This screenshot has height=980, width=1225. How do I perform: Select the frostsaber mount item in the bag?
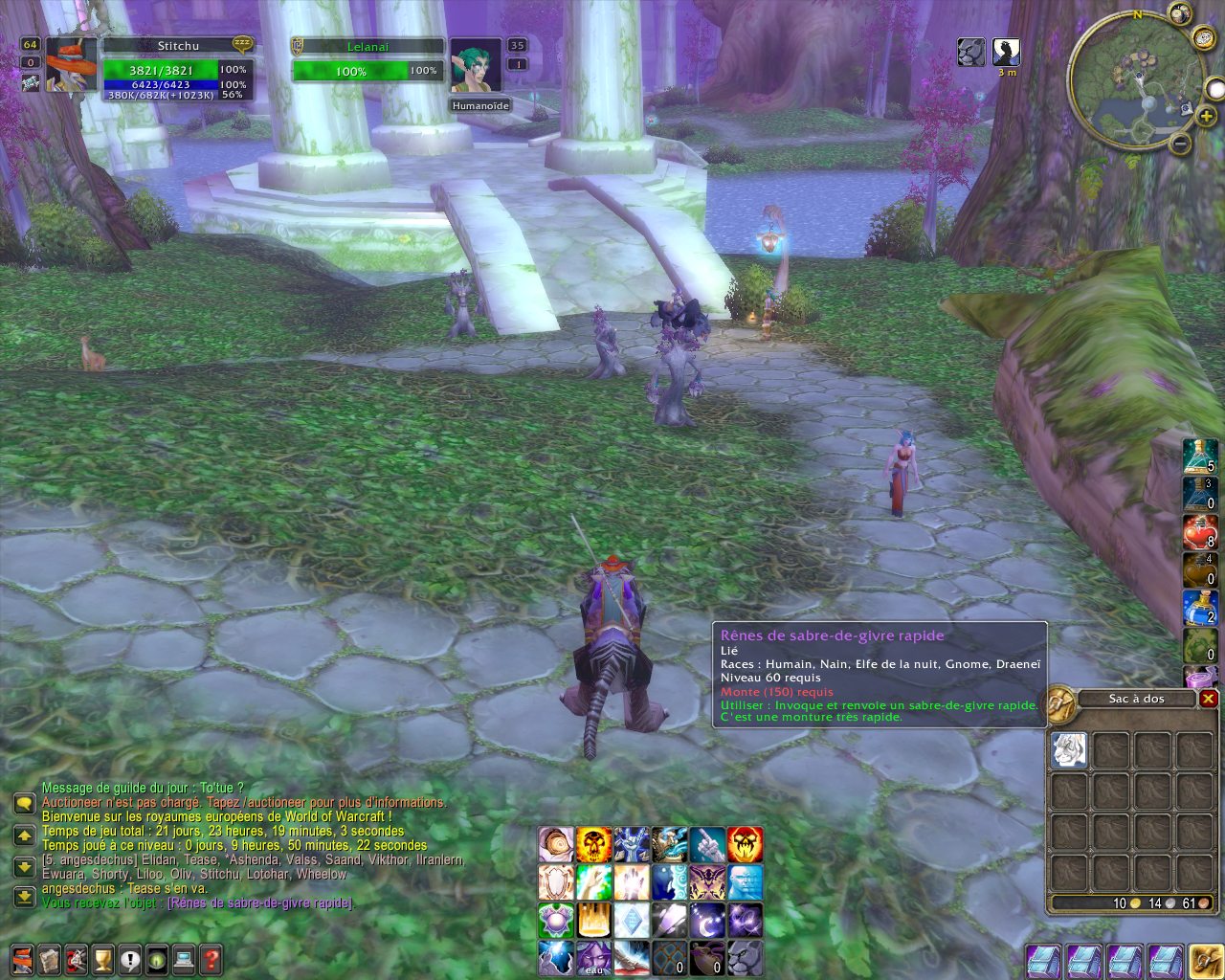click(1069, 751)
